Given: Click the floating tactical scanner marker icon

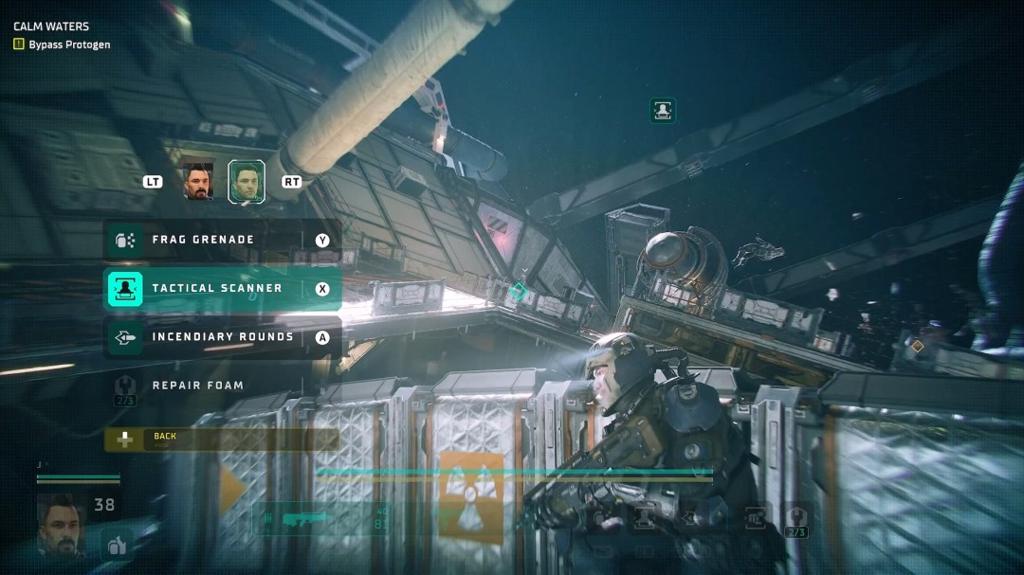Looking at the screenshot, I should (x=662, y=110).
